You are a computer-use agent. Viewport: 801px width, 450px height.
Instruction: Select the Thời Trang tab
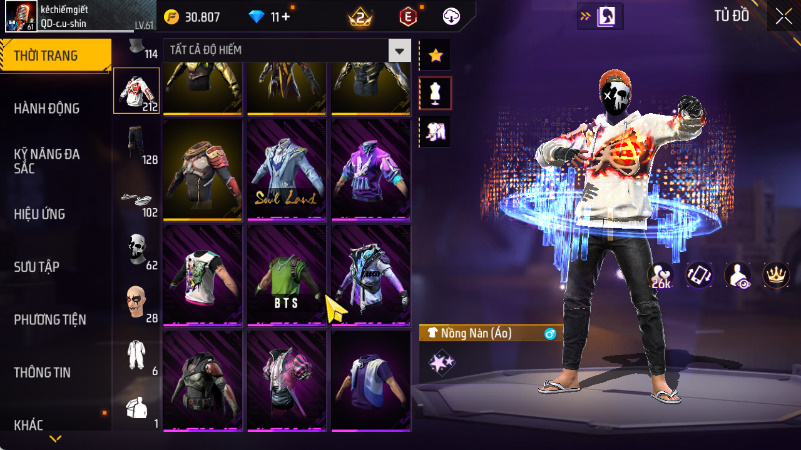coord(55,56)
